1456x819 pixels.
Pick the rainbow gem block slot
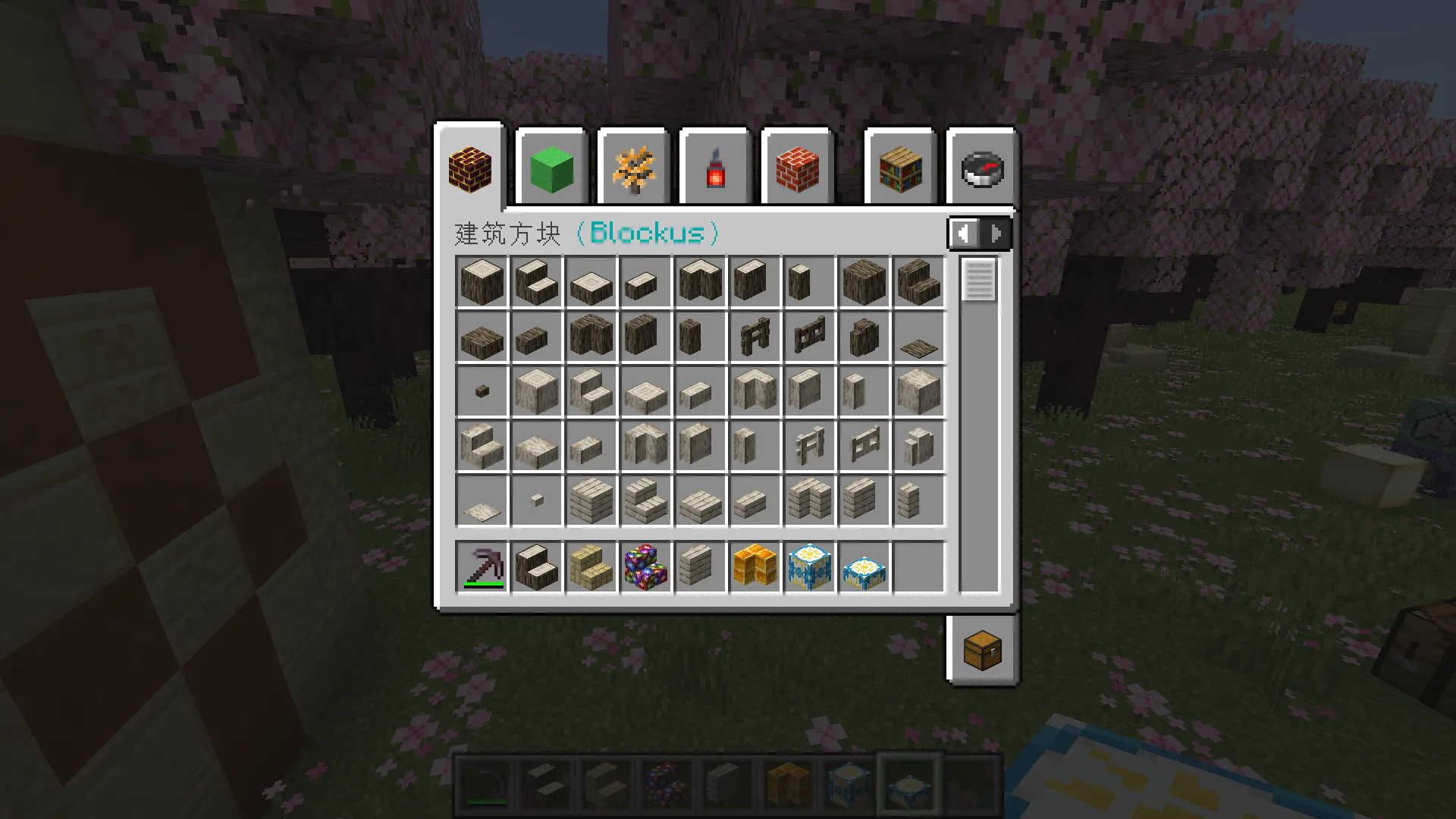tap(646, 566)
